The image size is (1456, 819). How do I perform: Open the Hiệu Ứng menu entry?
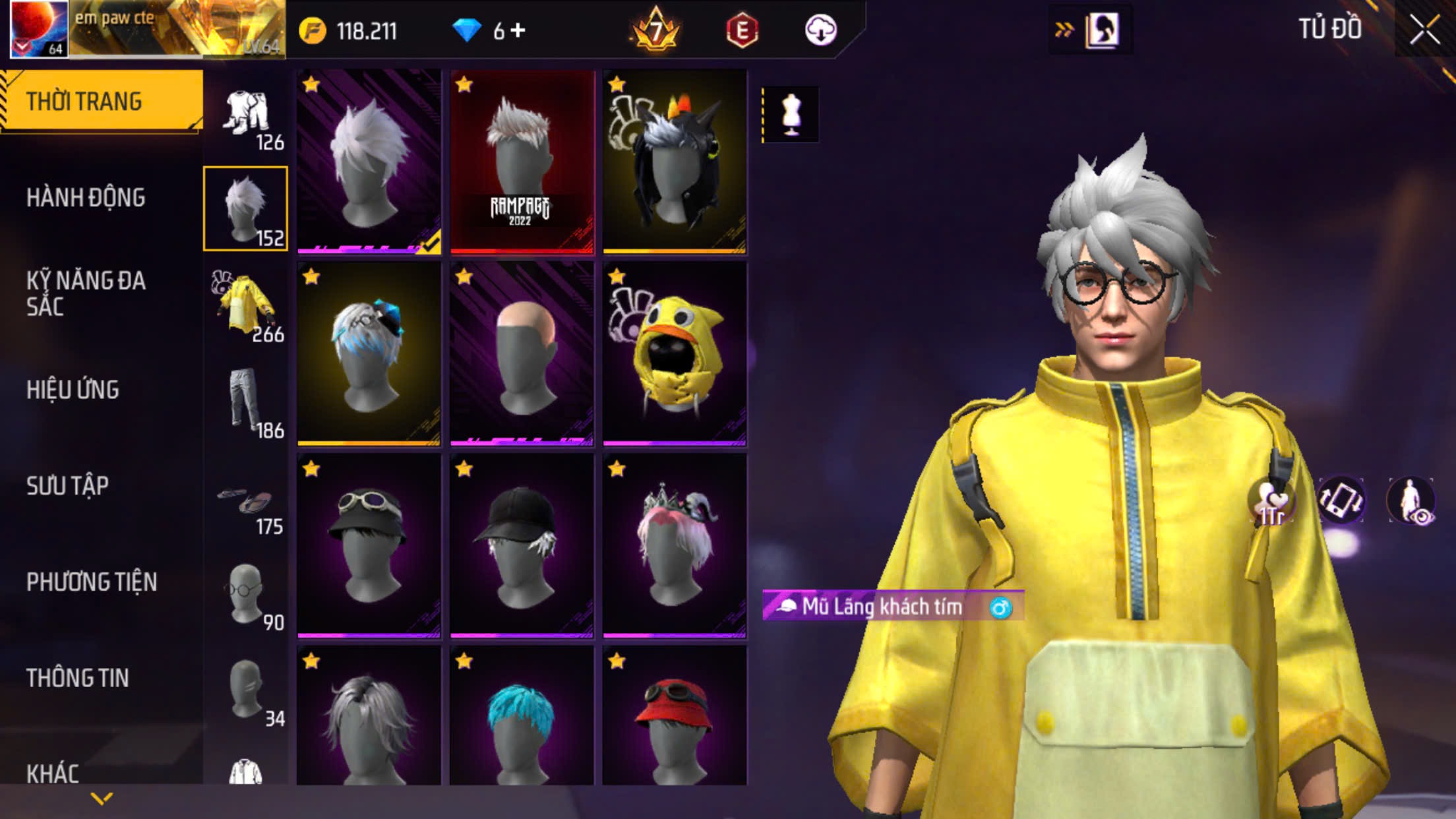(73, 390)
